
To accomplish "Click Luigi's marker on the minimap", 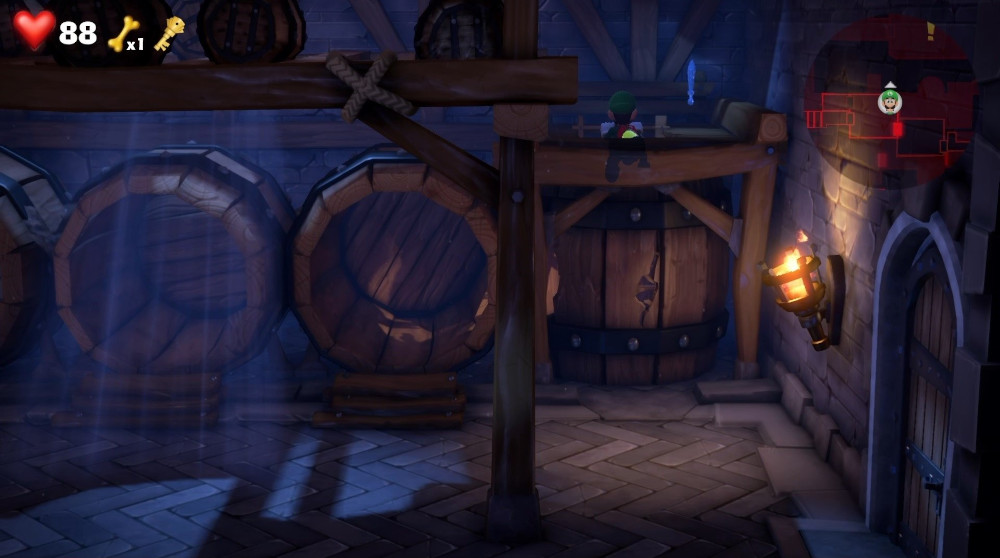I will (890, 100).
